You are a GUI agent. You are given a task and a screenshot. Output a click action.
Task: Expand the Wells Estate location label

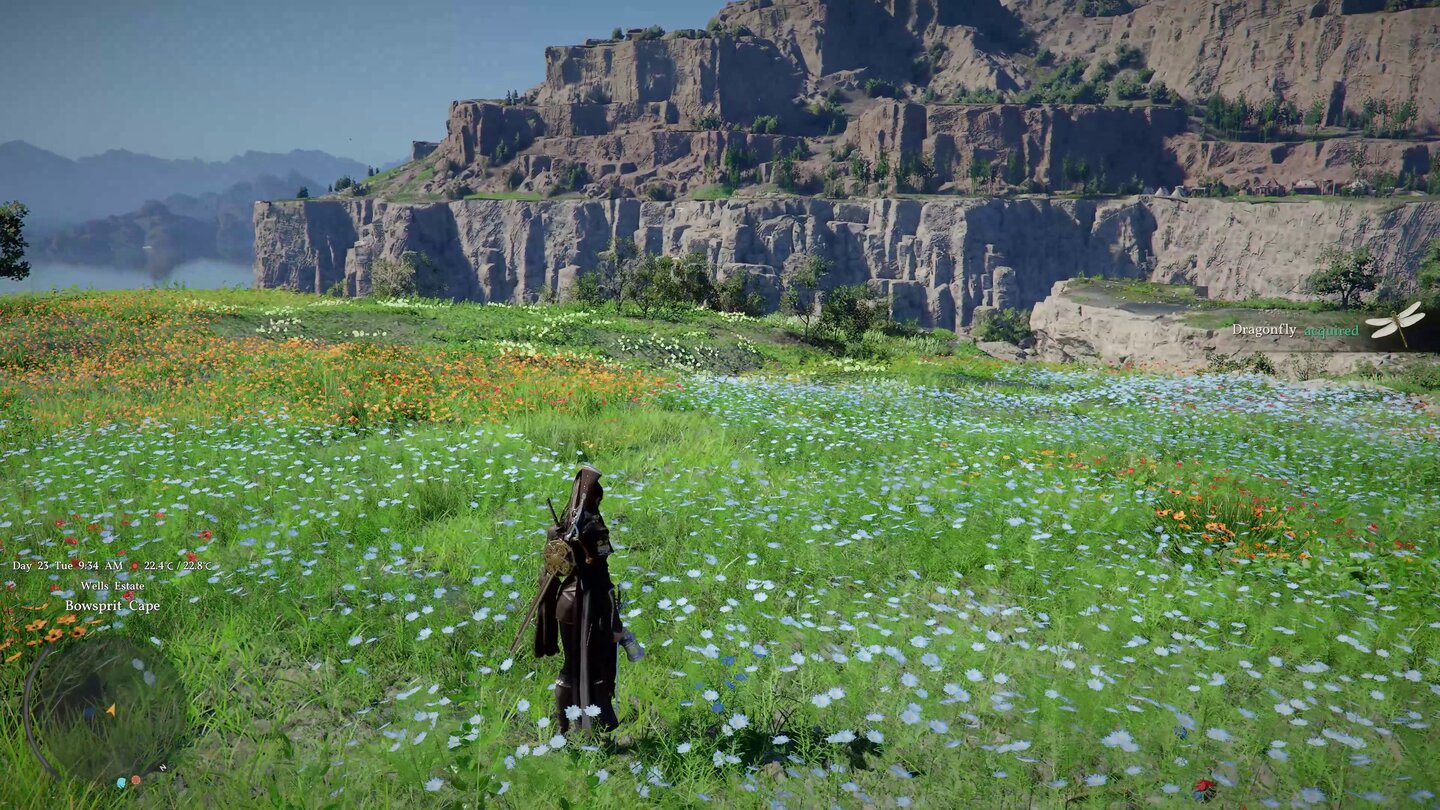[113, 586]
